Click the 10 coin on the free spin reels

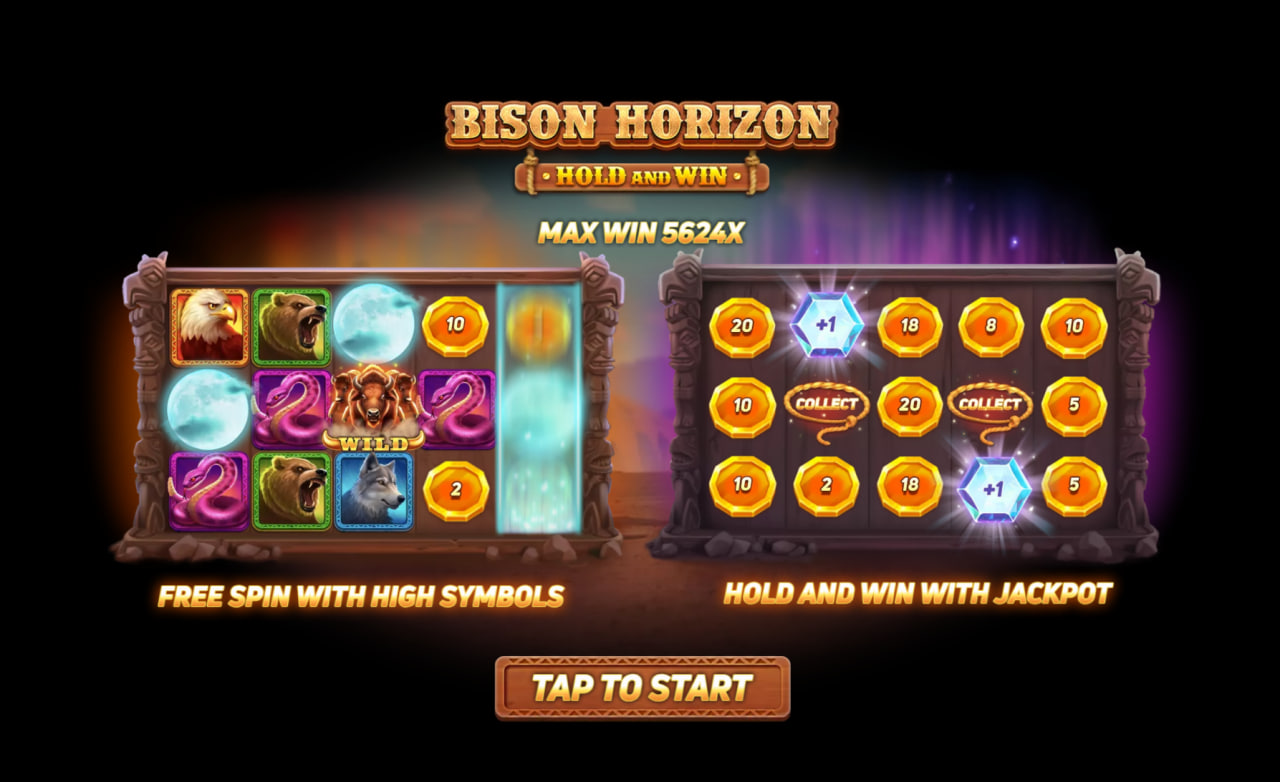(455, 327)
